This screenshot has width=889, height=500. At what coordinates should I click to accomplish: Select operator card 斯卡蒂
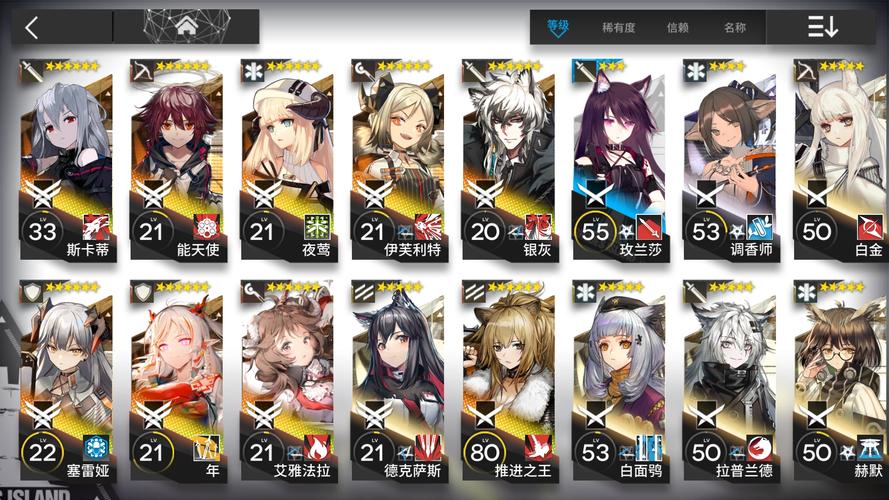pos(66,160)
